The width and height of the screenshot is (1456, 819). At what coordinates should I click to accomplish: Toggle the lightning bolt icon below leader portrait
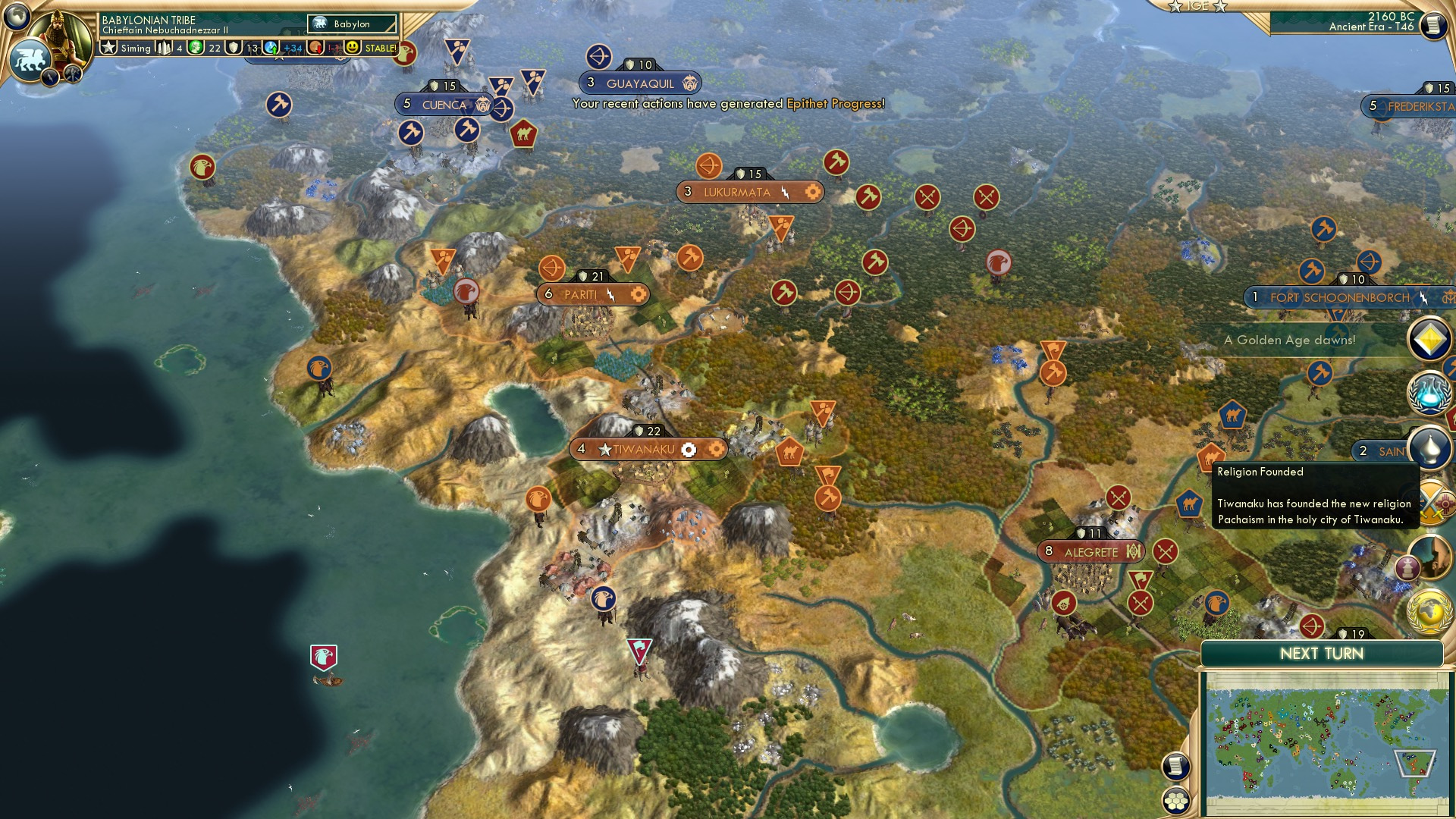pyautogui.click(x=50, y=77)
